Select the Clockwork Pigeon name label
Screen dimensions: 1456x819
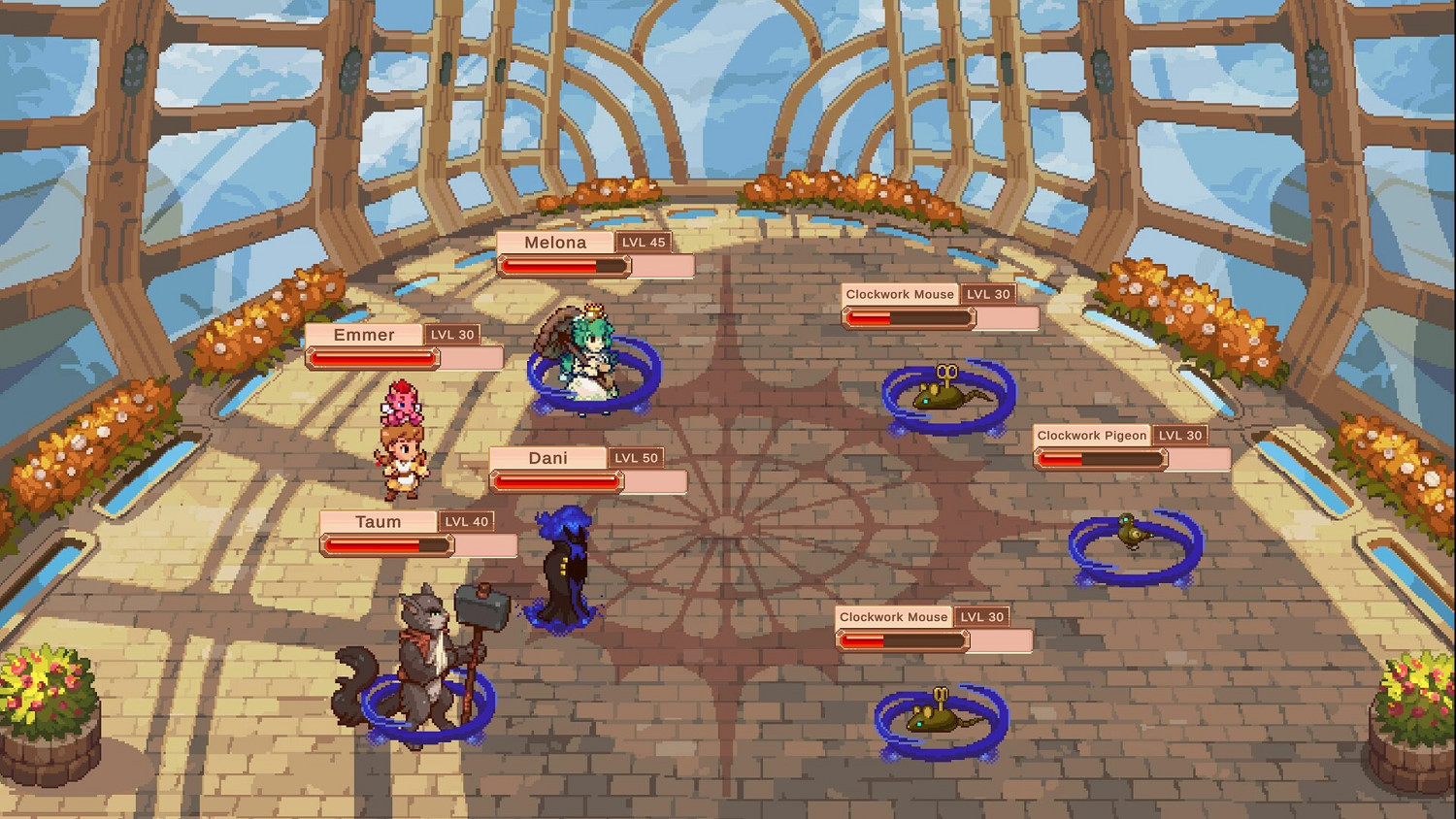pyautogui.click(x=1091, y=436)
